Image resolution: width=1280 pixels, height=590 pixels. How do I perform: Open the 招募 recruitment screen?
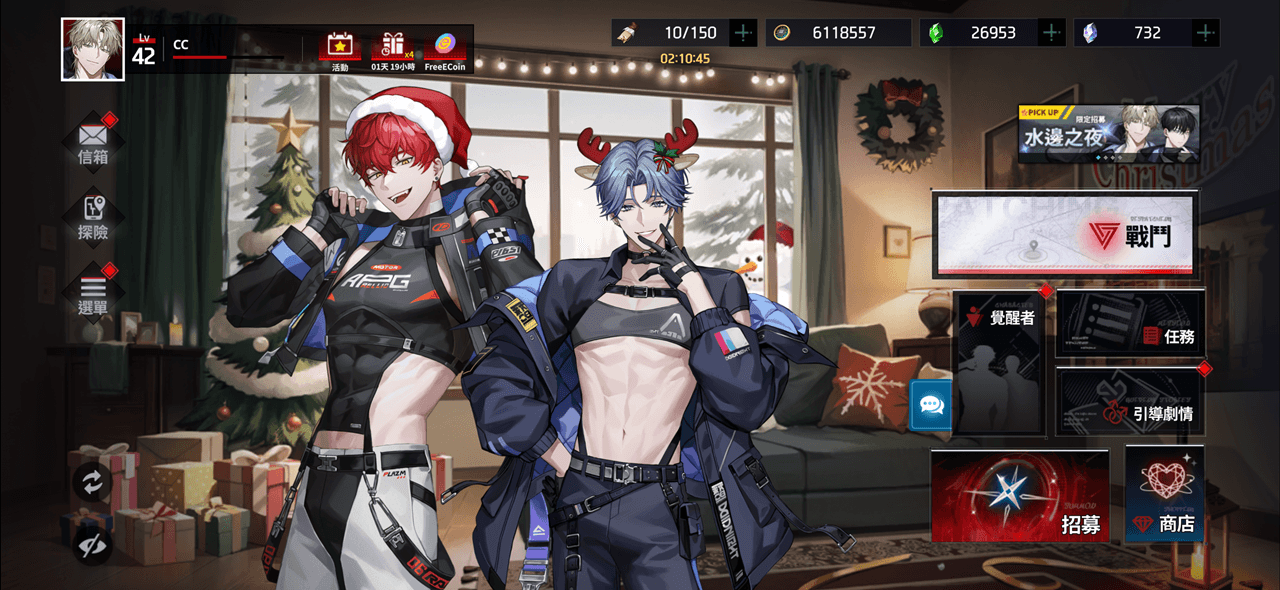tap(1020, 496)
